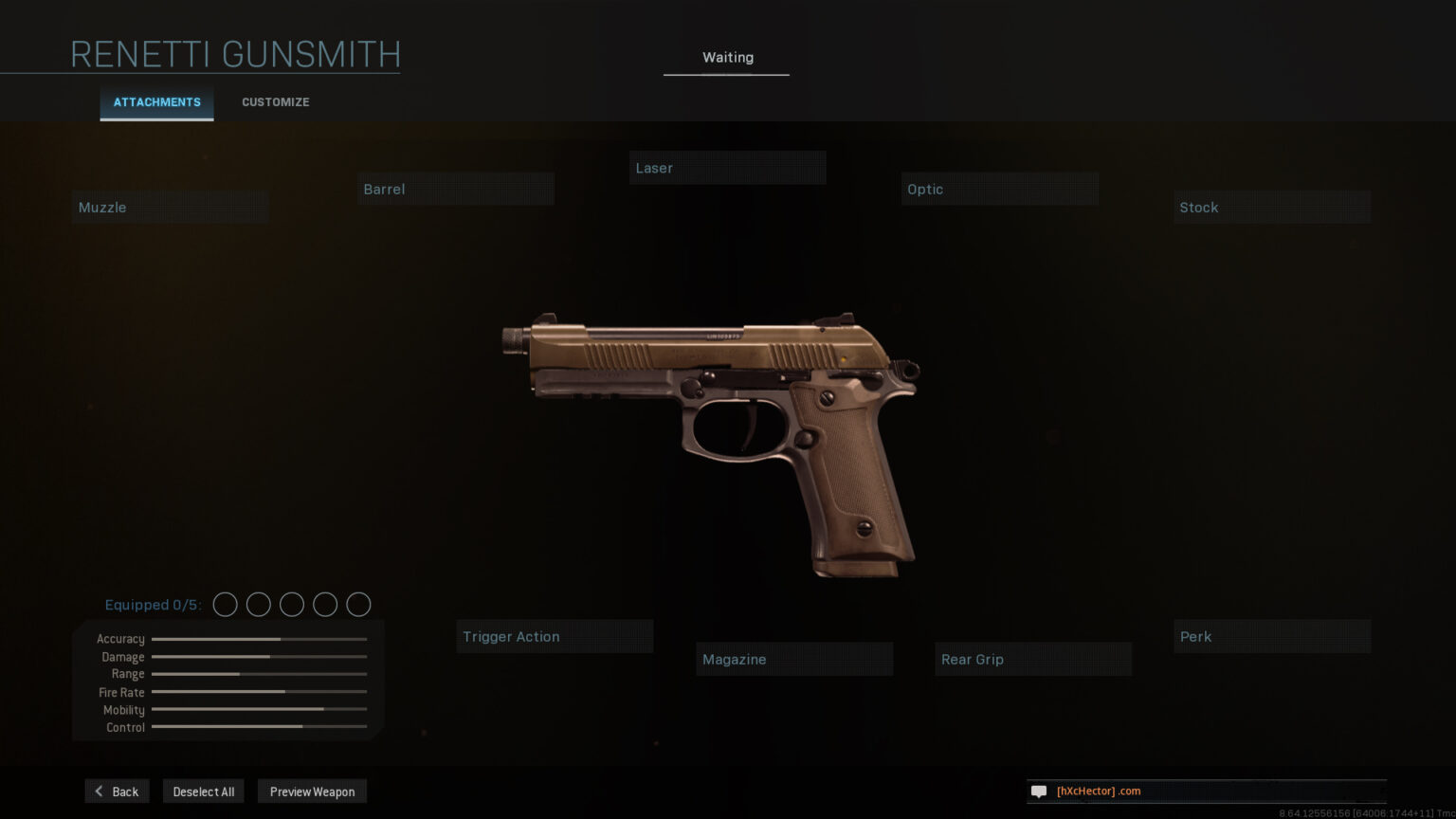Image resolution: width=1456 pixels, height=819 pixels.
Task: Open the Barrel attachment slot
Action: (x=456, y=190)
